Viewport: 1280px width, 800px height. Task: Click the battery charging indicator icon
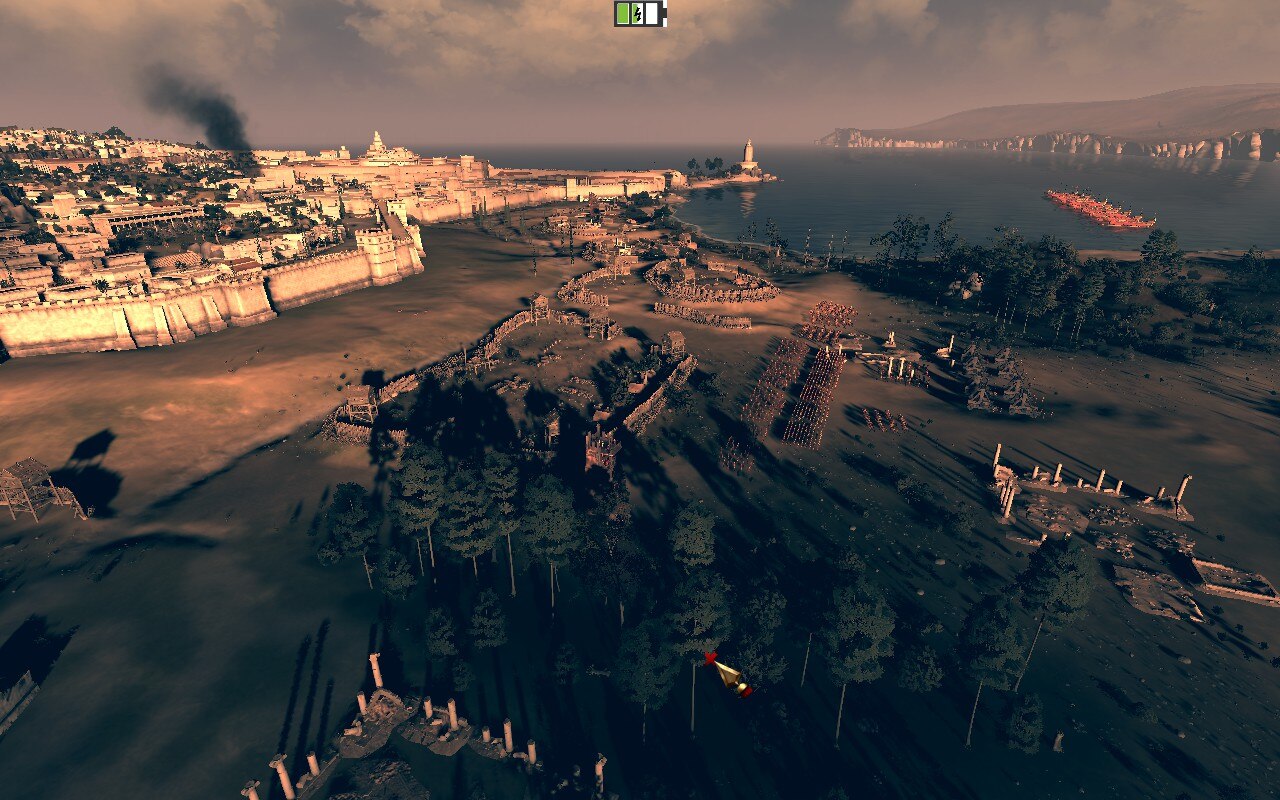pos(640,14)
